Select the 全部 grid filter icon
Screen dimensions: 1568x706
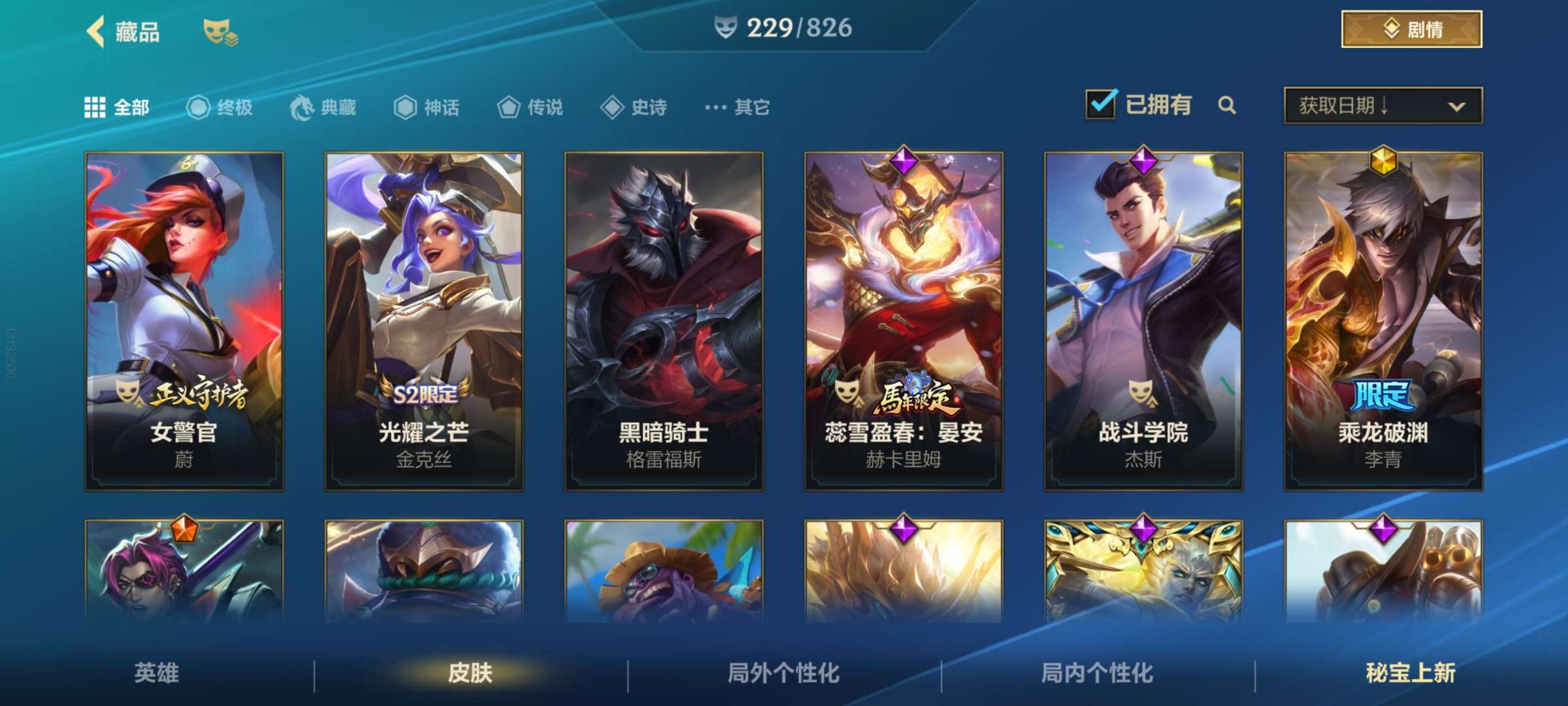pos(94,108)
